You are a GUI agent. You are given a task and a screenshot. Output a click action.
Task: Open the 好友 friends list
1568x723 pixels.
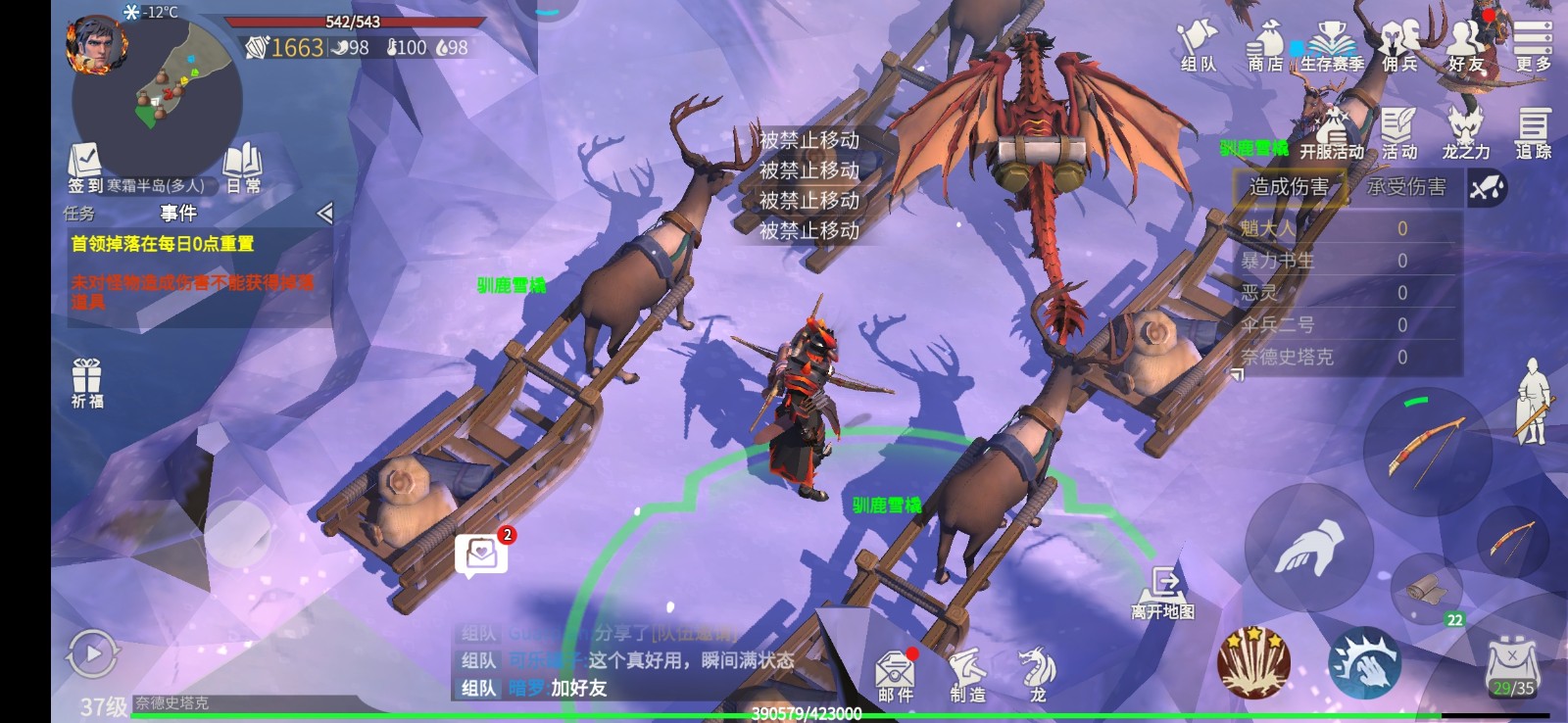pos(1466,47)
